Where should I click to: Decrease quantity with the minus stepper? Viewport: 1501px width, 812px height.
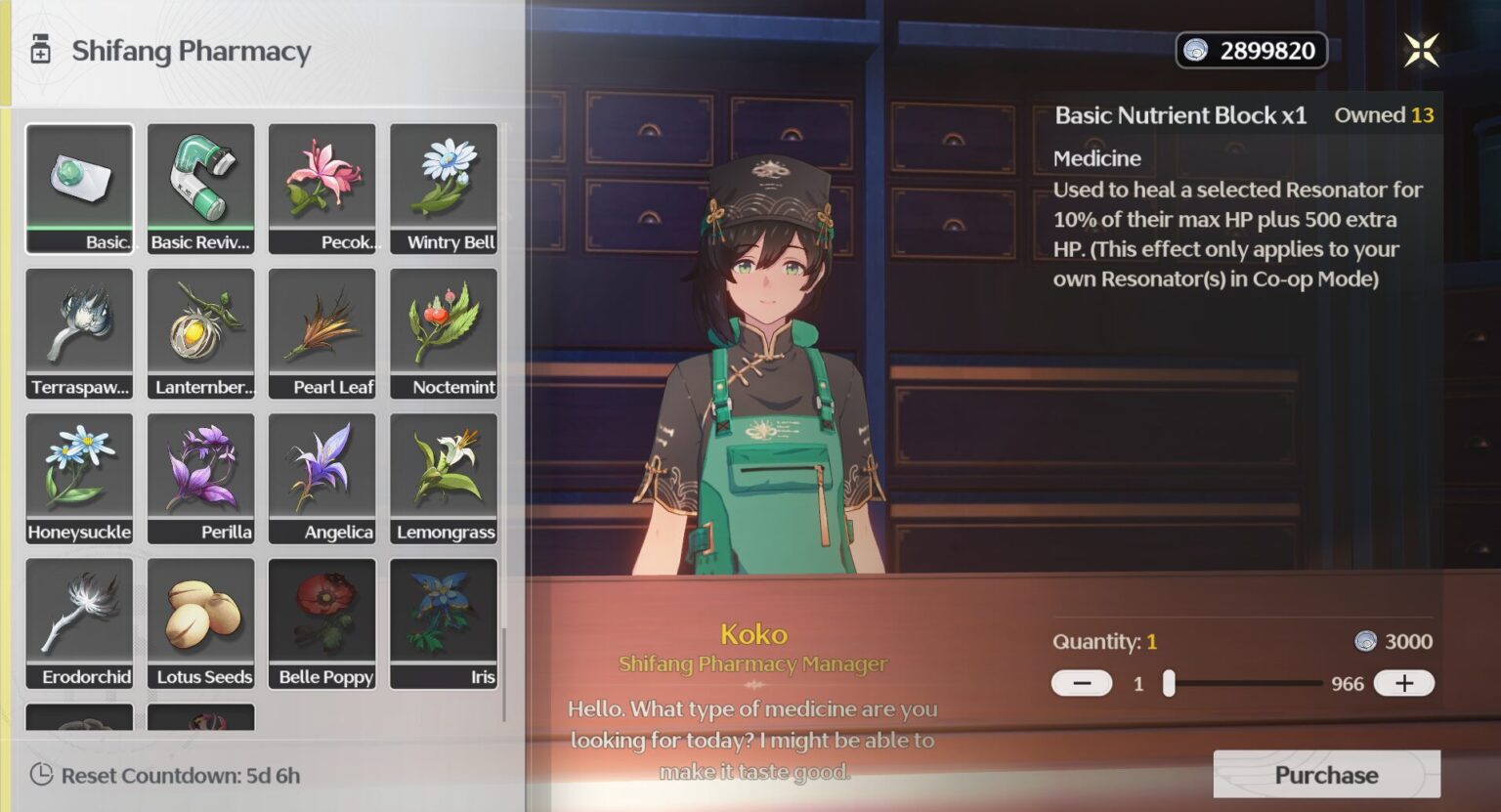pyautogui.click(x=1081, y=683)
